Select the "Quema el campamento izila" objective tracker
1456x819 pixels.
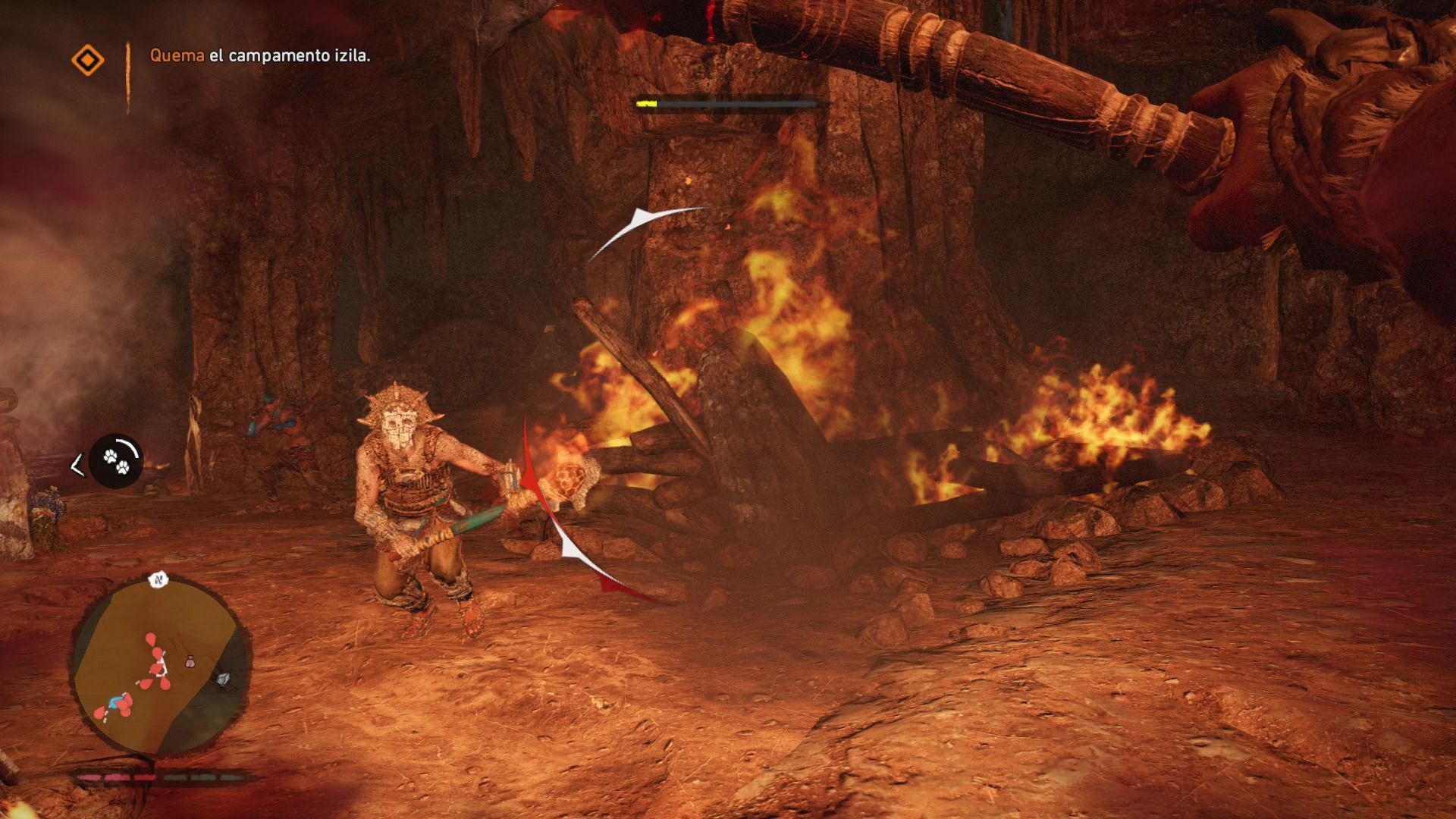click(x=260, y=55)
